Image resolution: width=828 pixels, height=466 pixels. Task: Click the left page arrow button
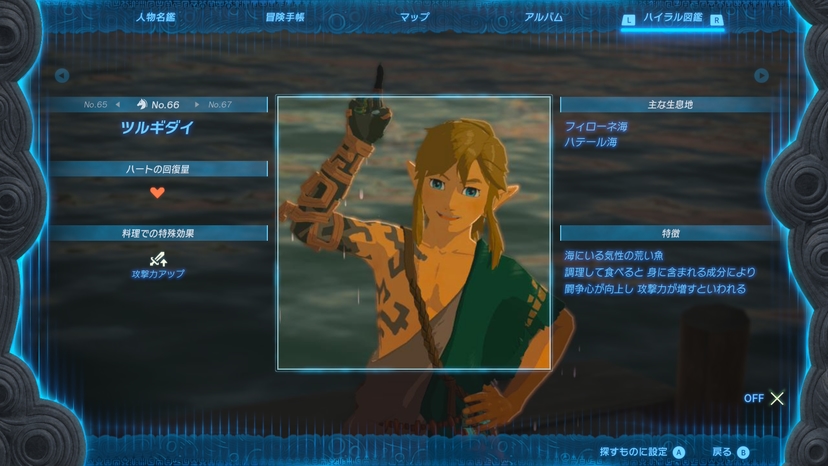tap(62, 75)
